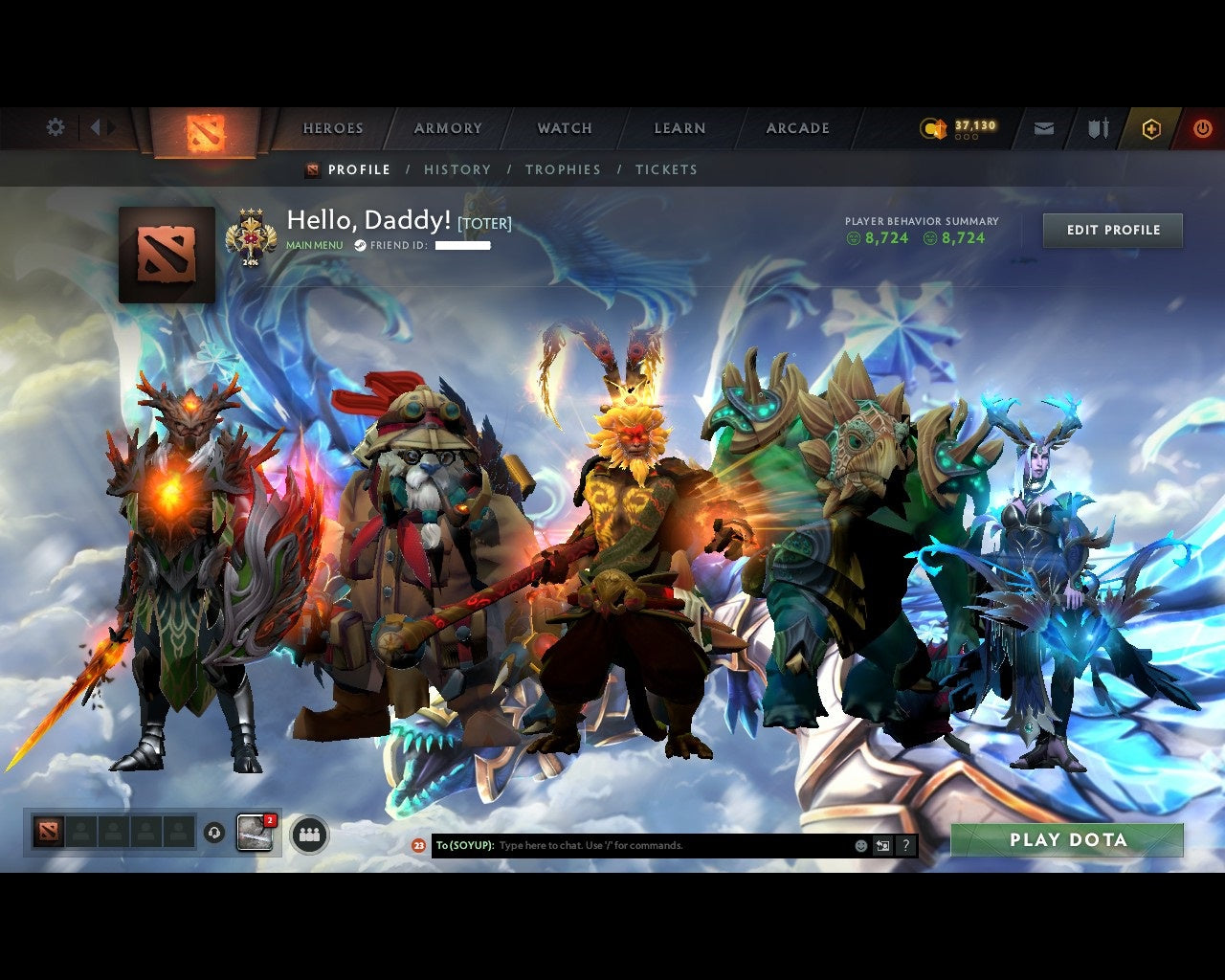Screen dimensions: 1225x980
Task: Switch to the TROPHIES tab
Action: coord(564,169)
